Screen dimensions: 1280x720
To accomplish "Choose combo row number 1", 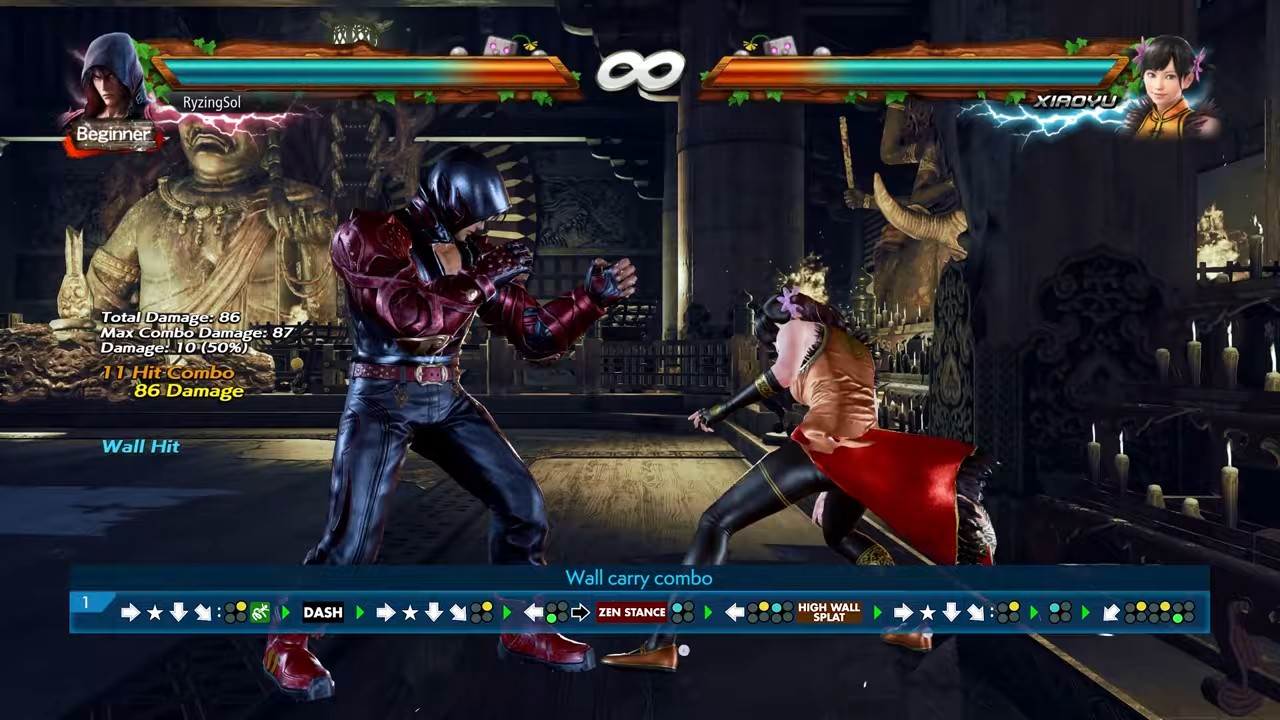I will pyautogui.click(x=85, y=603).
